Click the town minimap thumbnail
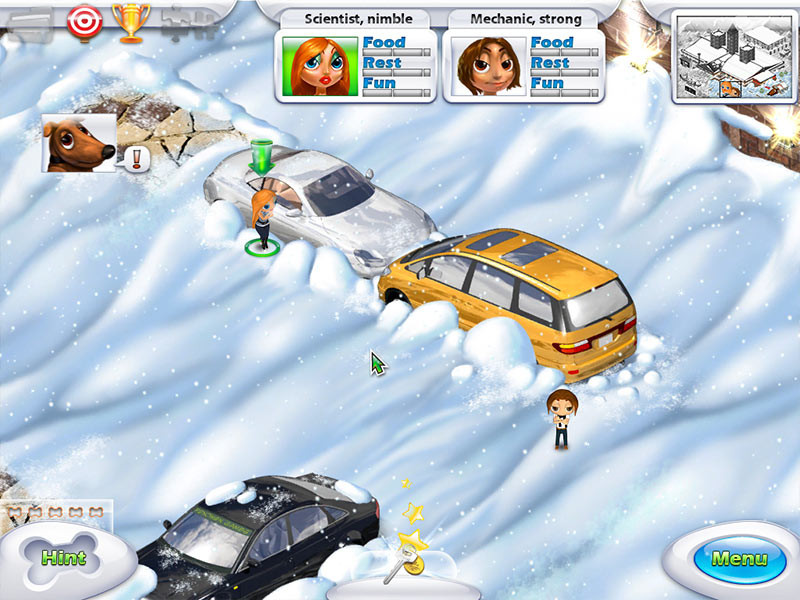The image size is (800, 600). point(728,57)
